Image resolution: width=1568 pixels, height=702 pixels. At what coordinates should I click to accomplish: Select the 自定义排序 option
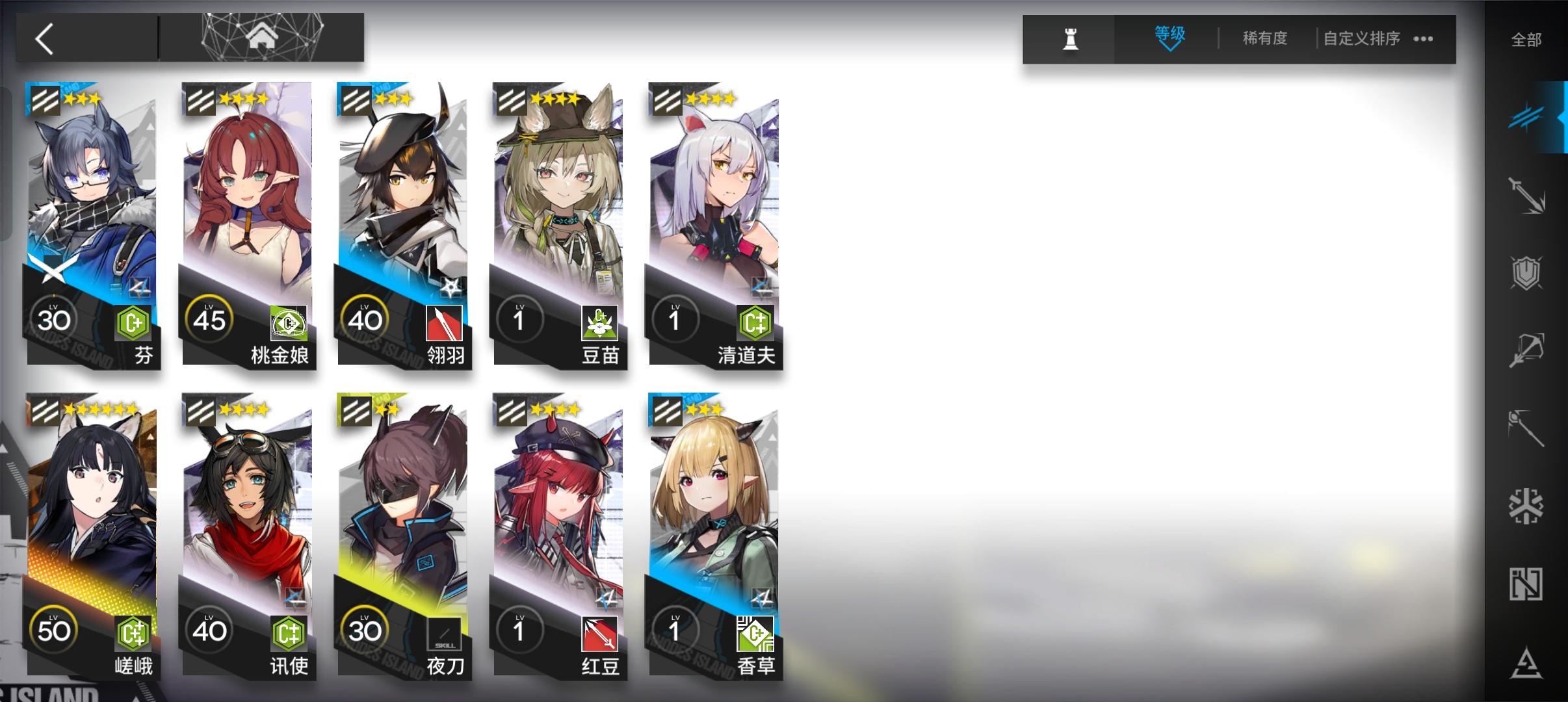click(x=1359, y=38)
